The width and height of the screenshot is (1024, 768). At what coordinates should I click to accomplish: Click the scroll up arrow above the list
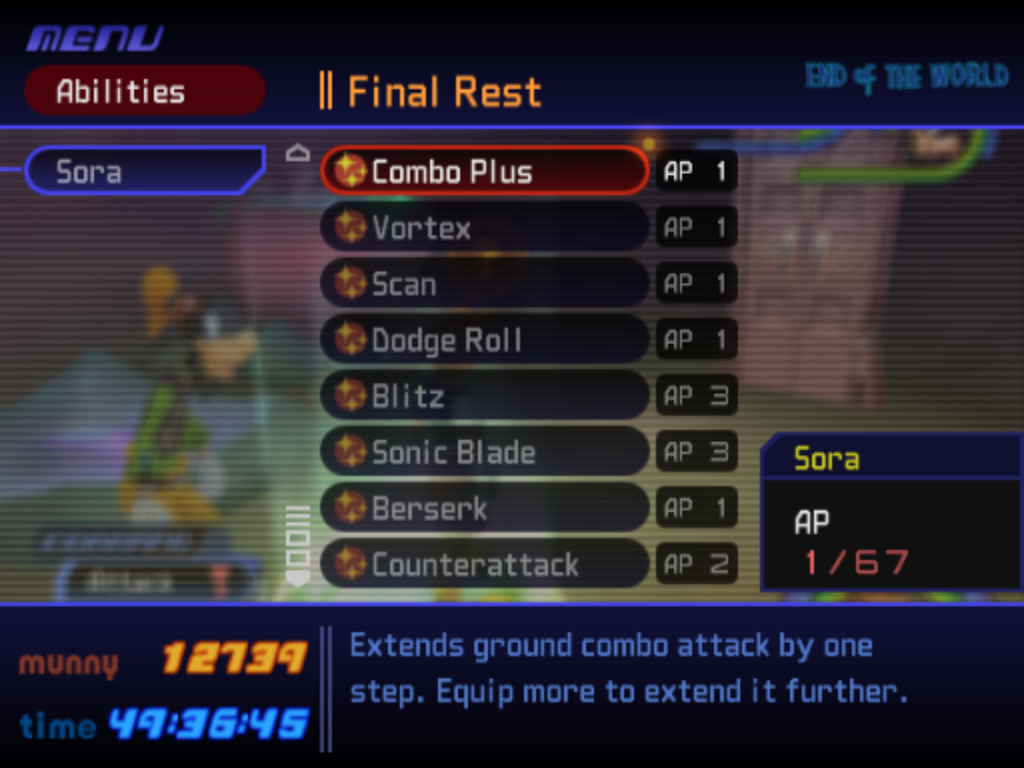click(x=298, y=153)
